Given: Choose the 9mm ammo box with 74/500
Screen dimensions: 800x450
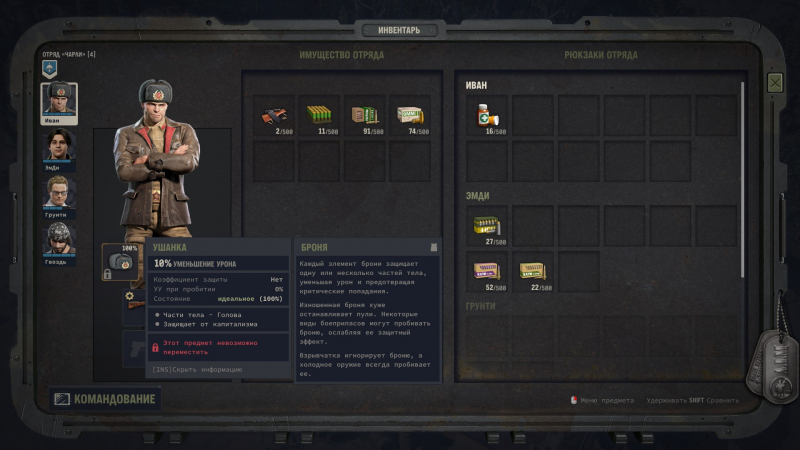Looking at the screenshot, I should 409,116.
